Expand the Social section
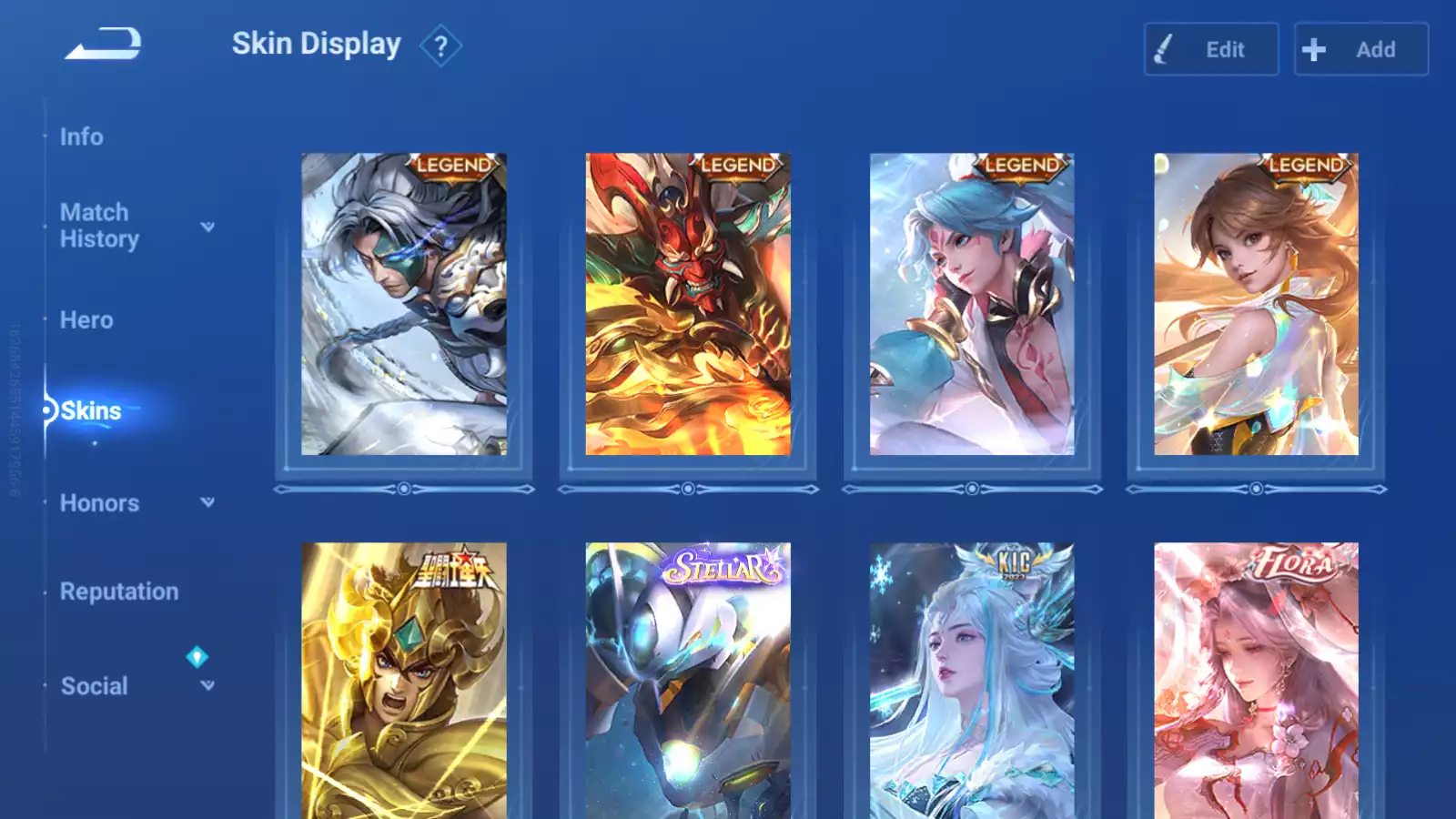The width and height of the screenshot is (1456, 819). (207, 684)
